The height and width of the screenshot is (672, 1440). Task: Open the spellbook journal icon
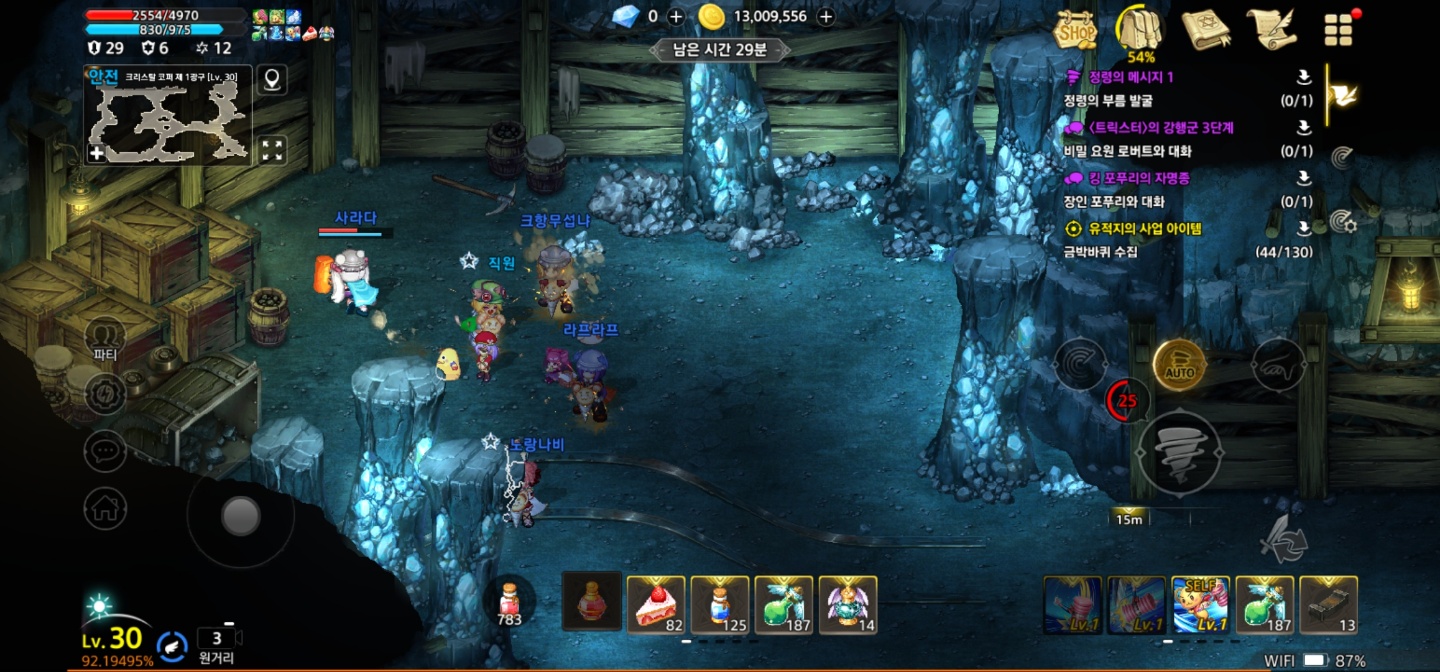coord(1206,30)
